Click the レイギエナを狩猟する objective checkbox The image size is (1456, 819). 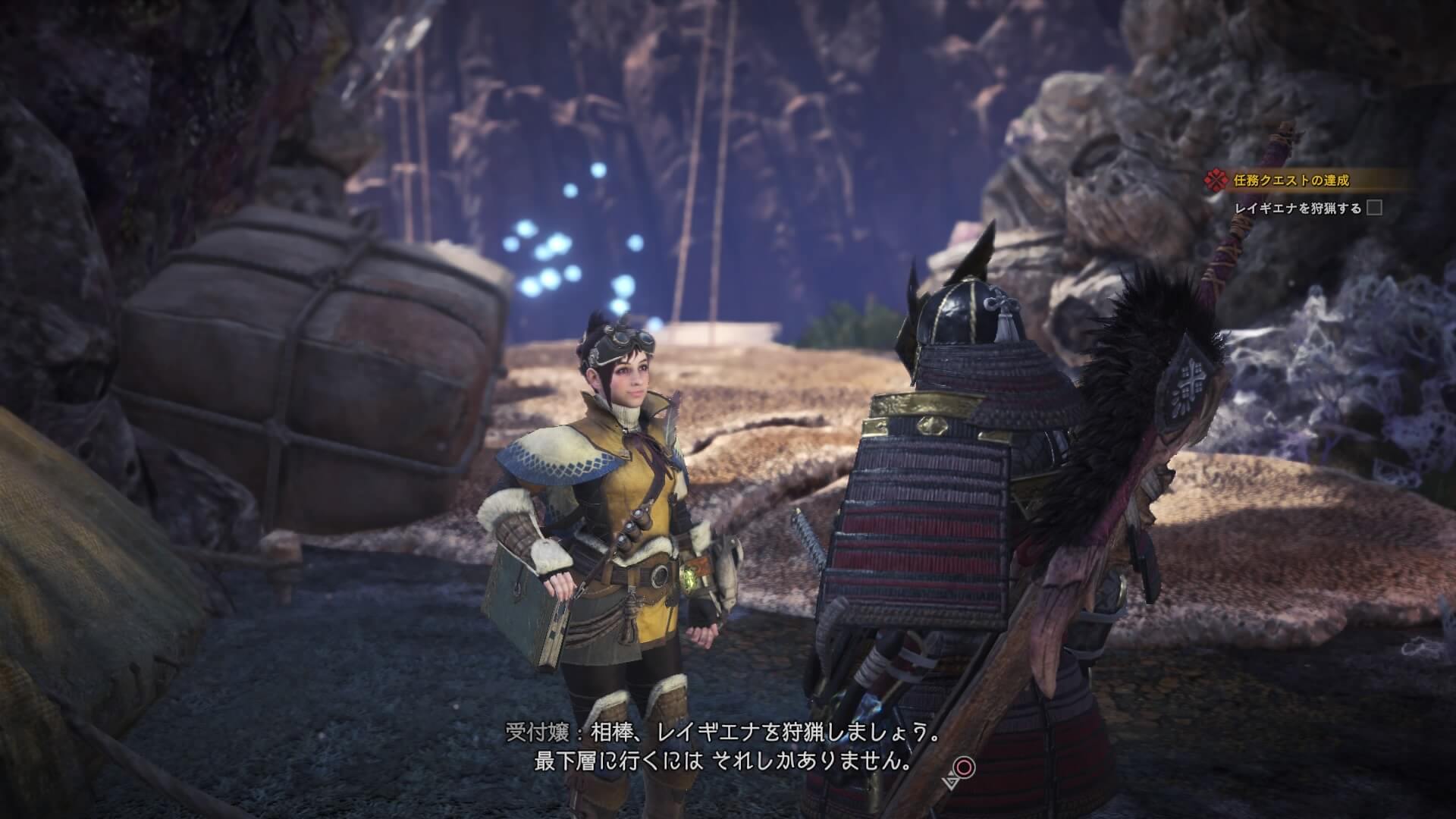(x=1373, y=208)
